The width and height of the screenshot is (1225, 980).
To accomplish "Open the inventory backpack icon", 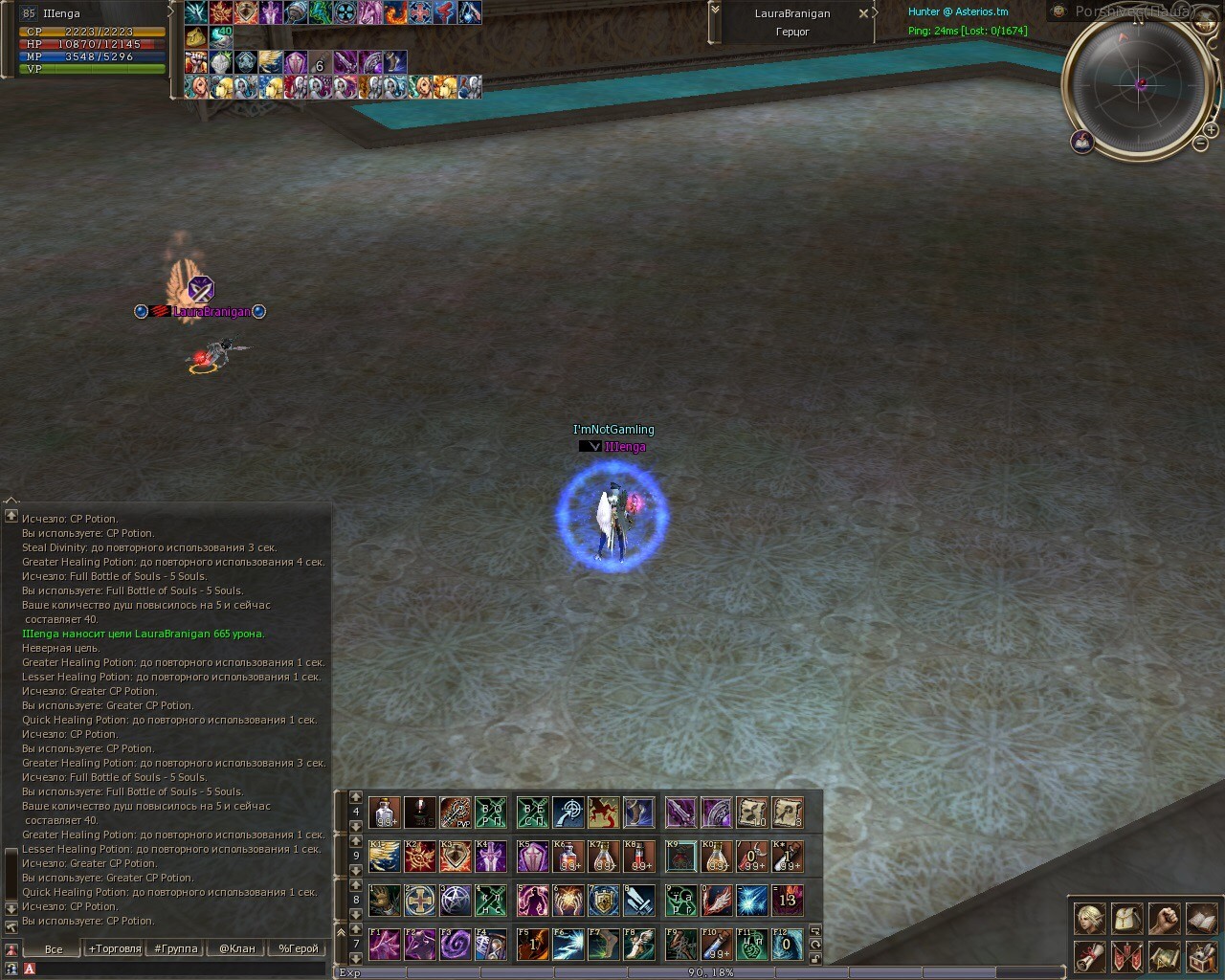I will (x=1126, y=918).
